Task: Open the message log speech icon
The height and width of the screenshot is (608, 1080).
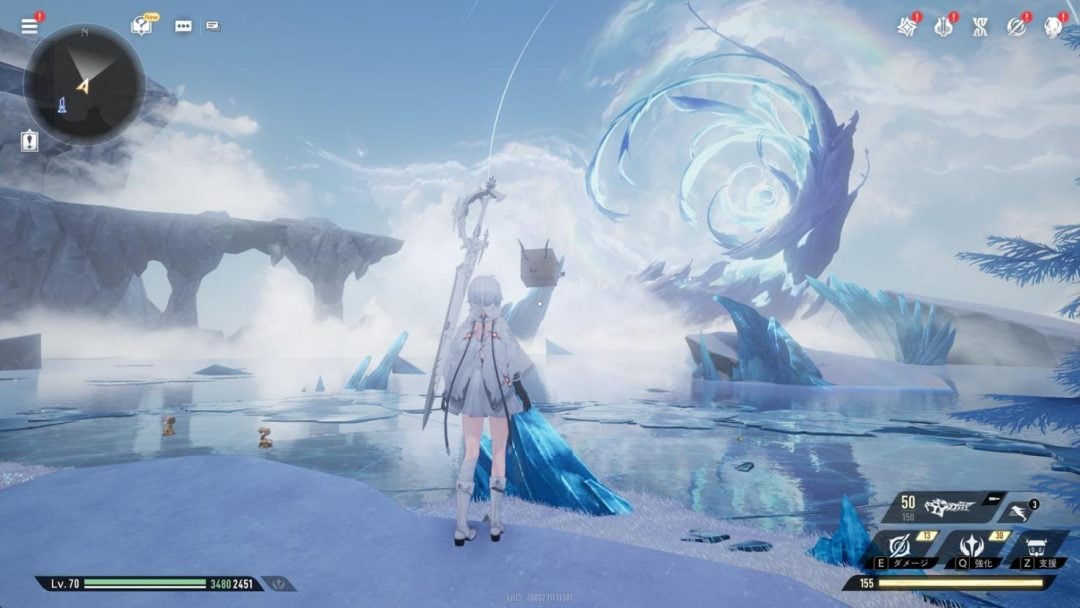Action: coord(213,26)
